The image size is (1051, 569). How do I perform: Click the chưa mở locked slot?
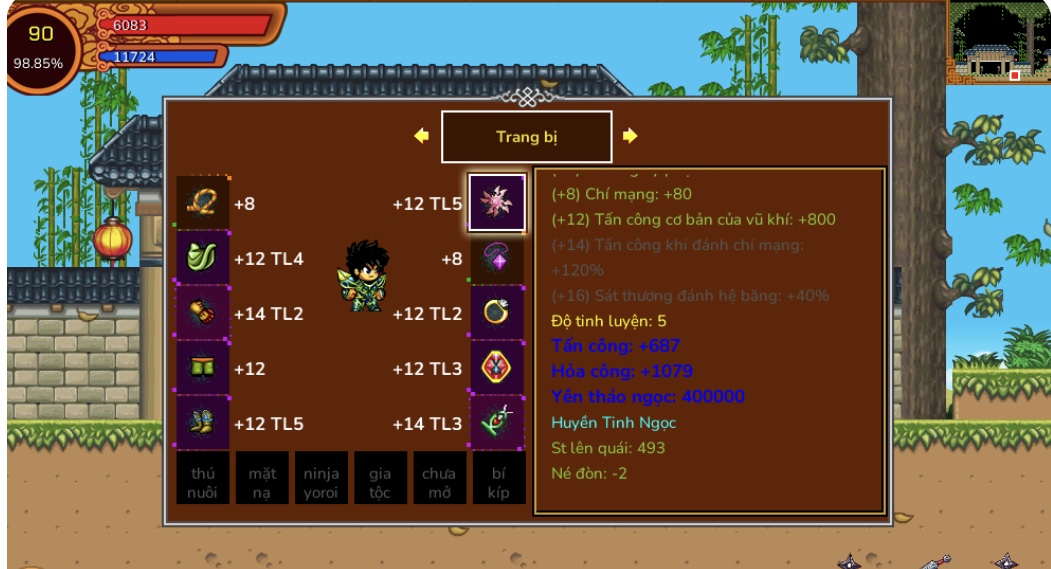click(439, 480)
